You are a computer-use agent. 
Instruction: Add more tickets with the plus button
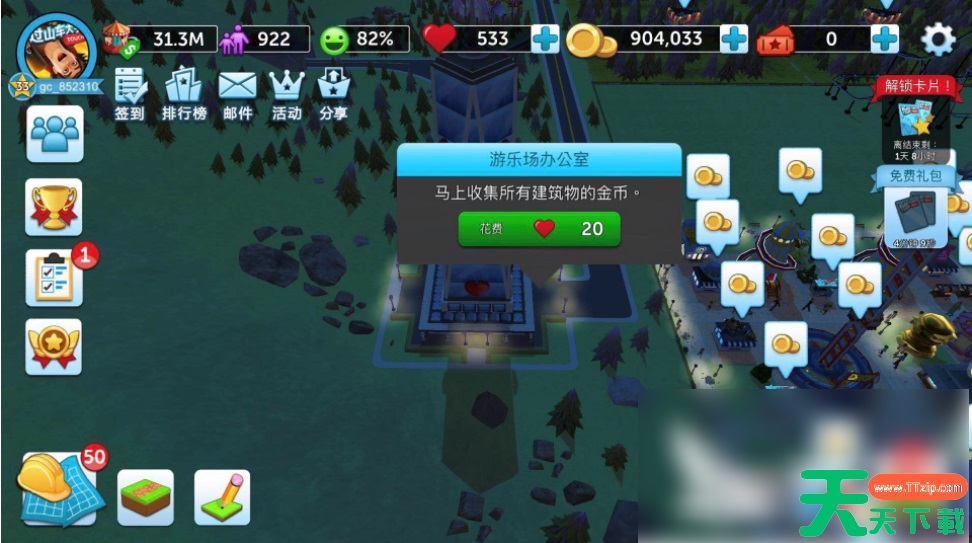(x=884, y=39)
